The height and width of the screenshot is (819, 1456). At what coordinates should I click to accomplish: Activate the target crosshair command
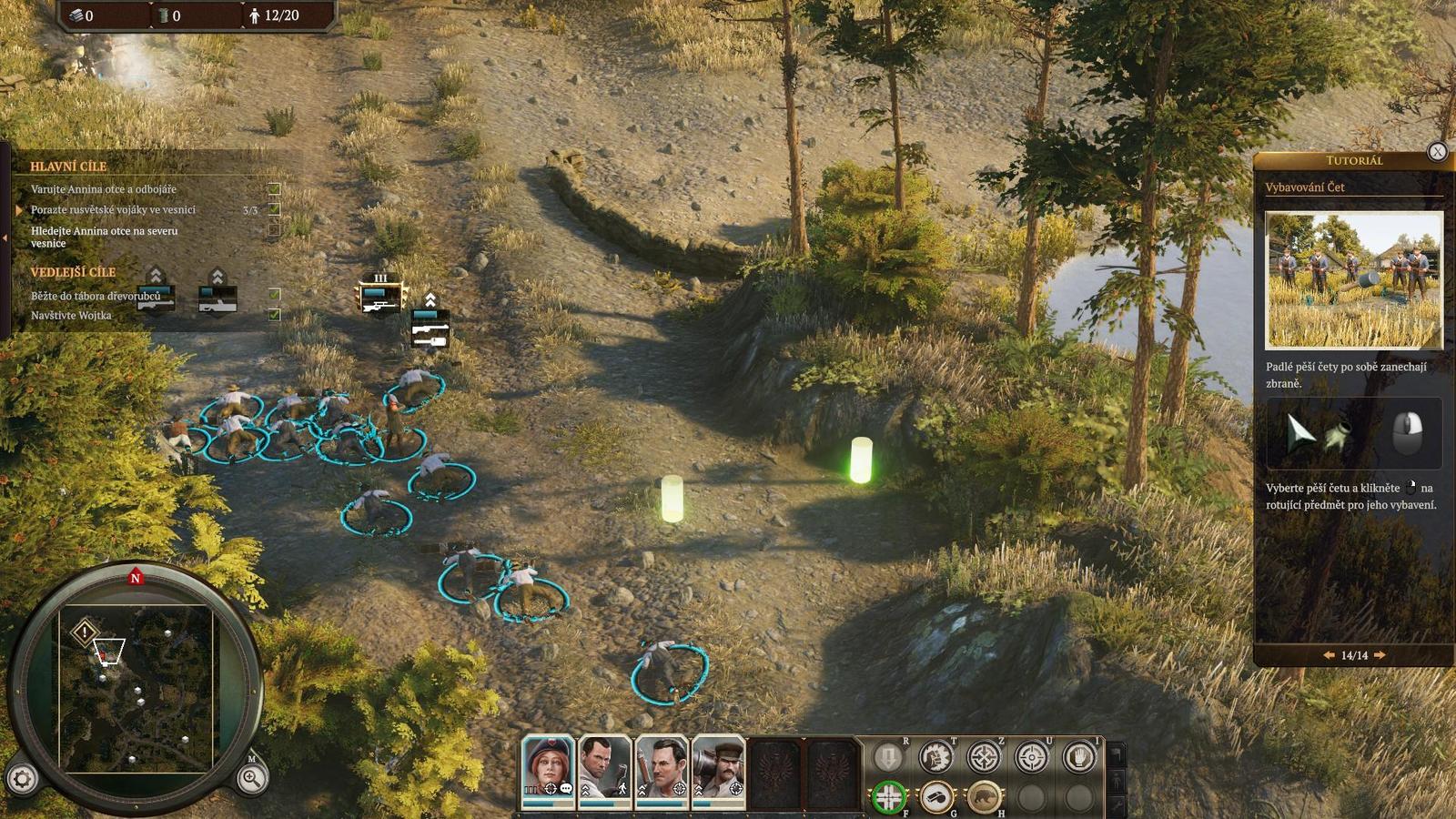click(1031, 757)
